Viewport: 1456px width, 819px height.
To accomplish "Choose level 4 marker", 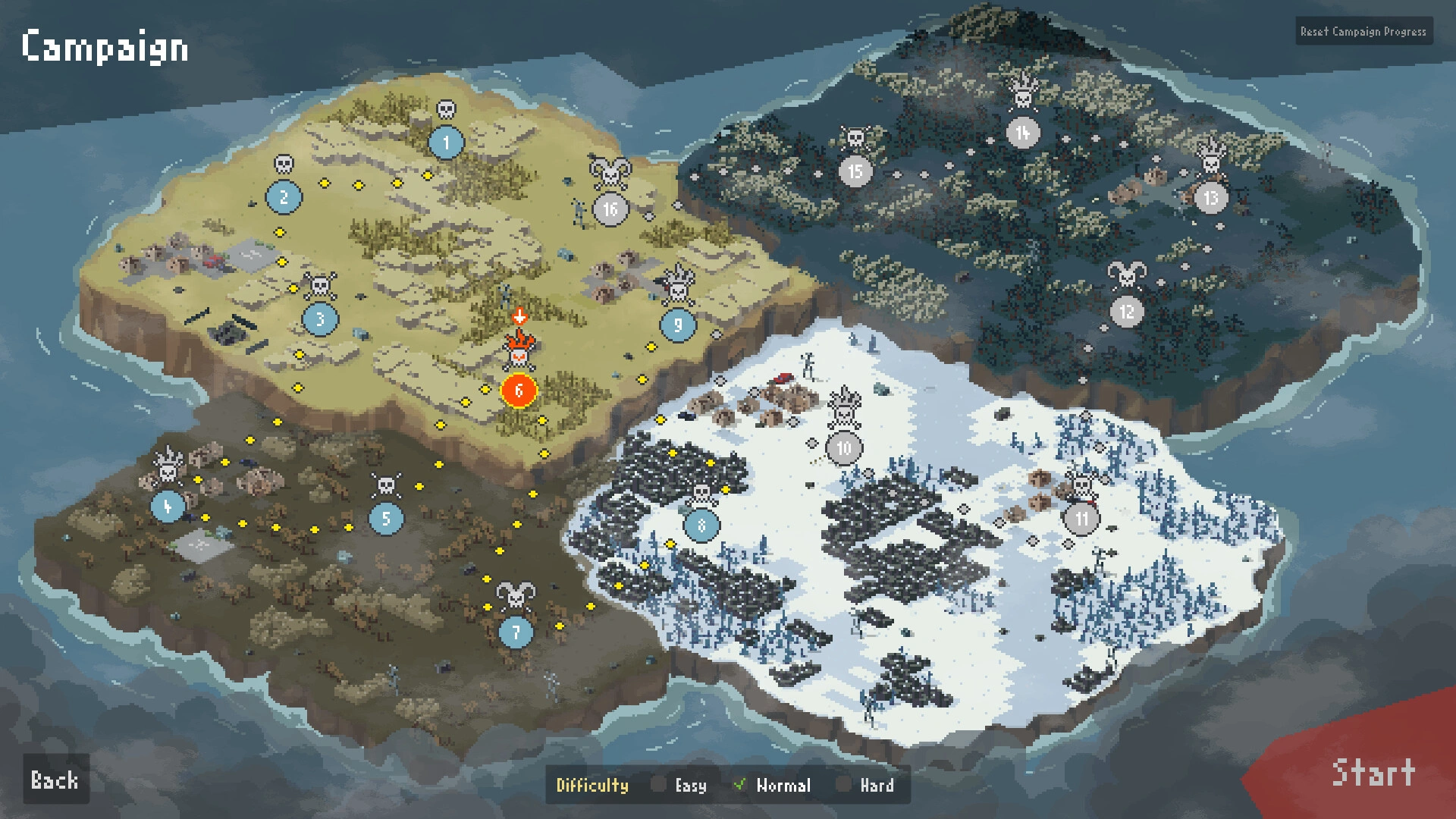I will (x=168, y=506).
